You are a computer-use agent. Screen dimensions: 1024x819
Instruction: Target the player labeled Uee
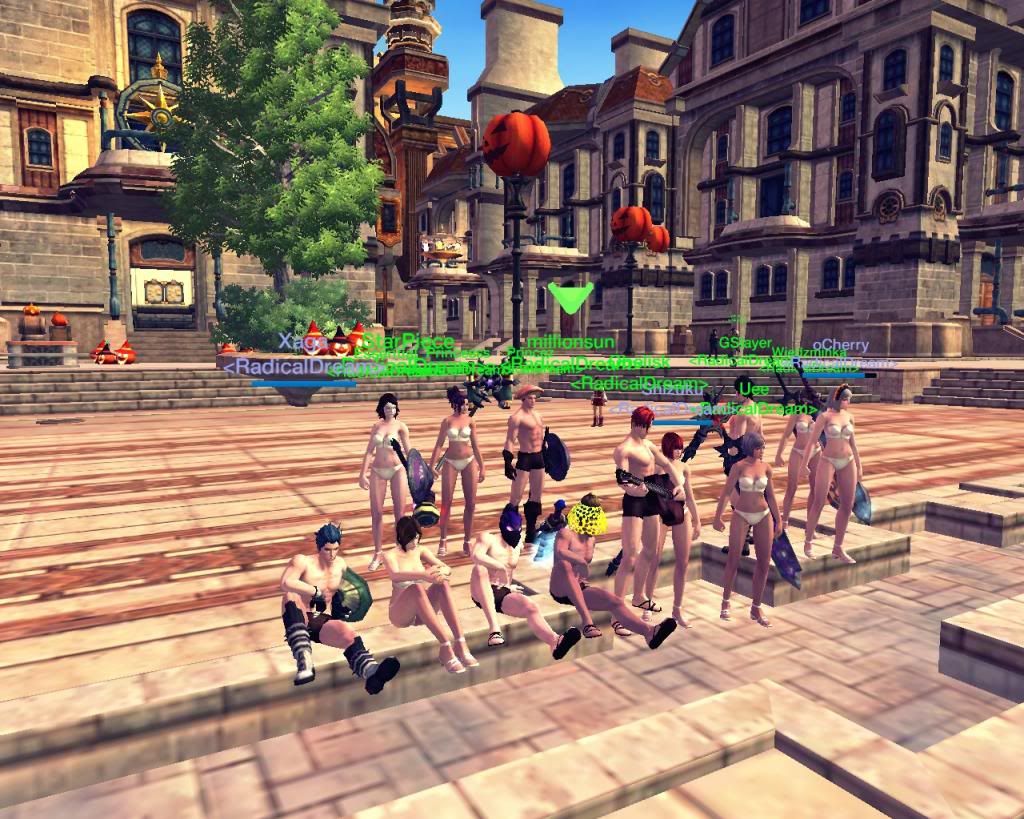pyautogui.click(x=752, y=388)
